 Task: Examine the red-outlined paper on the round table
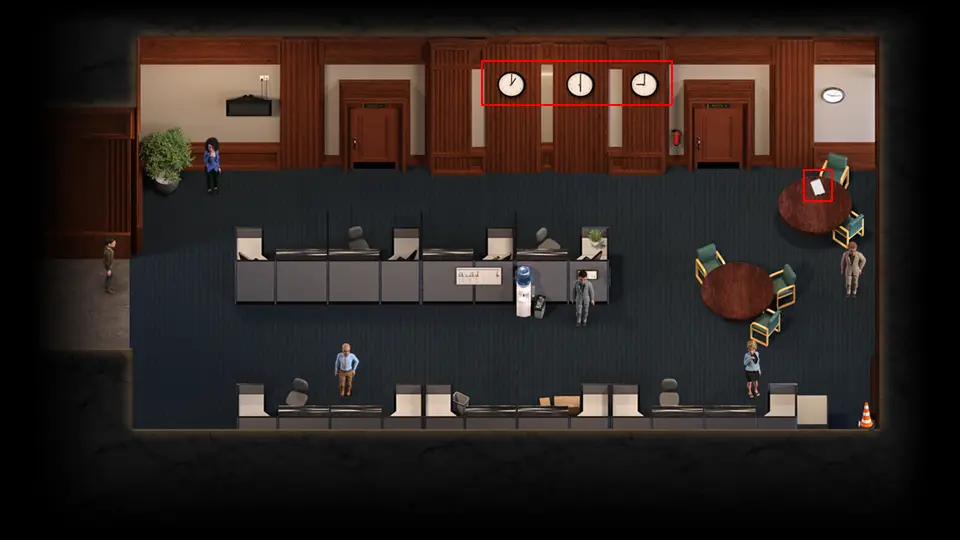click(x=818, y=186)
